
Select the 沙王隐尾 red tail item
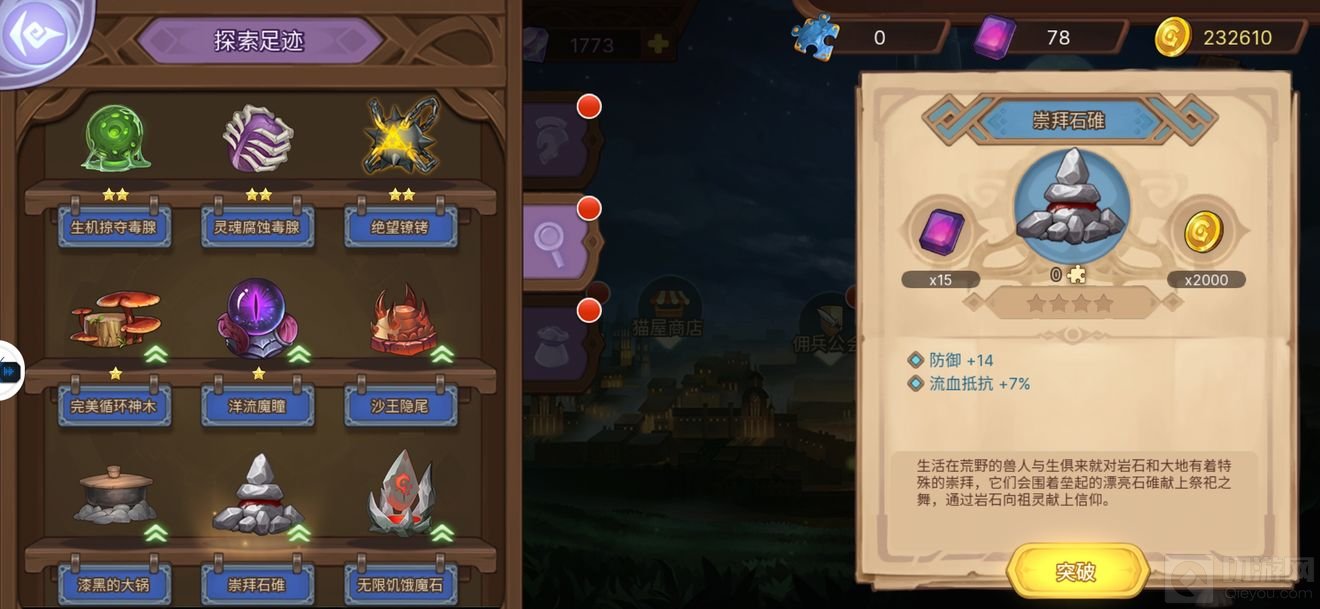pos(401,322)
